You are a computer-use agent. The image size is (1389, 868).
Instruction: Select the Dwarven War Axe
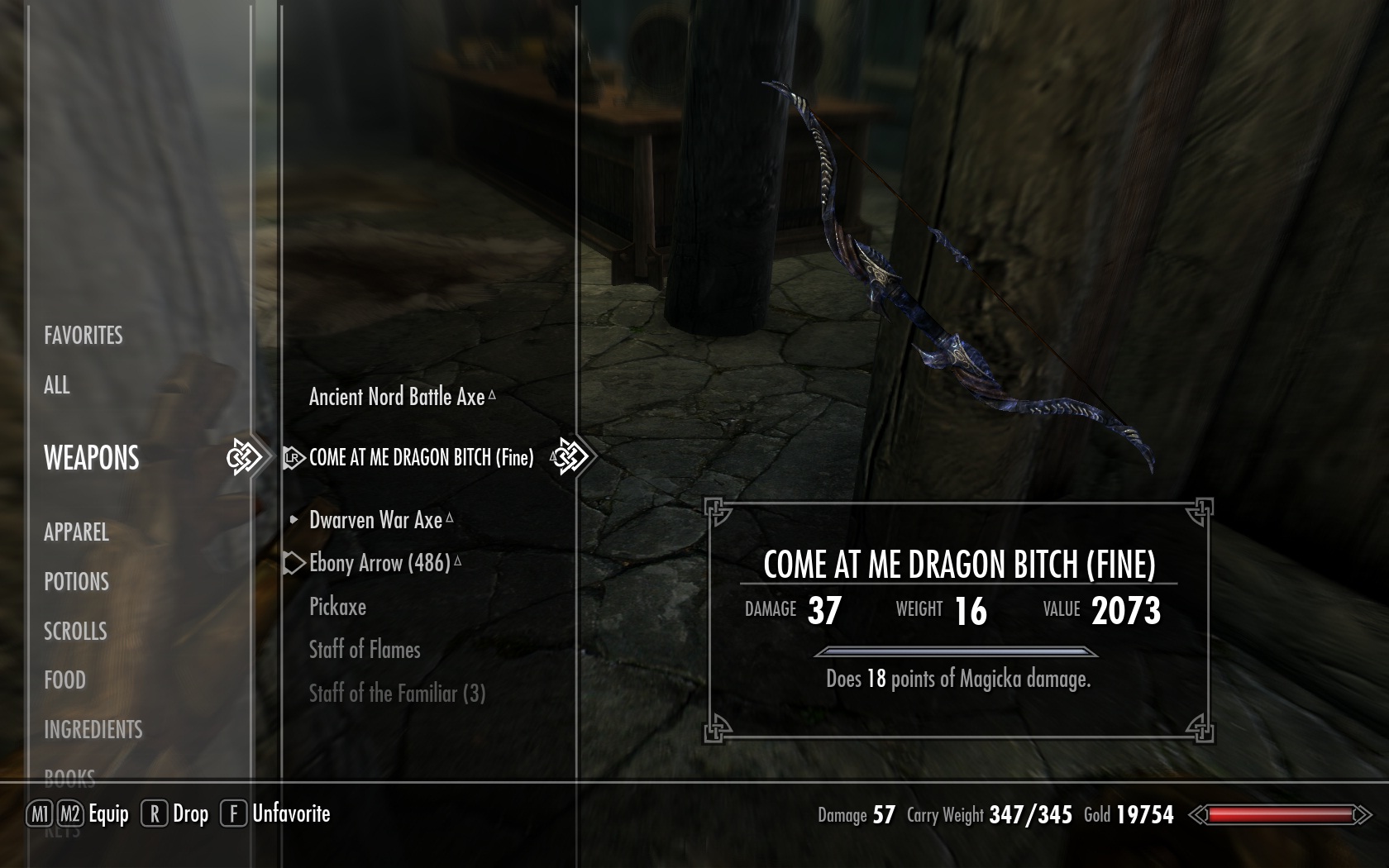click(375, 520)
